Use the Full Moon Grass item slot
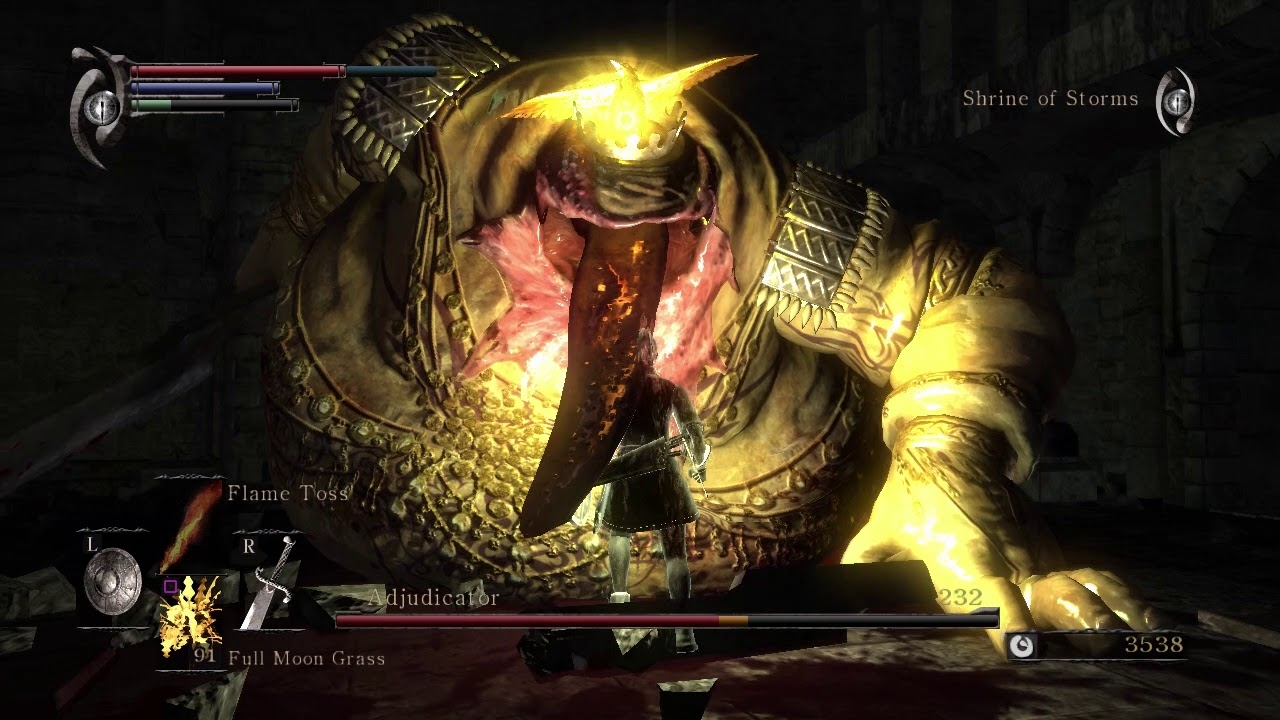This screenshot has width=1280, height=720. click(x=189, y=616)
